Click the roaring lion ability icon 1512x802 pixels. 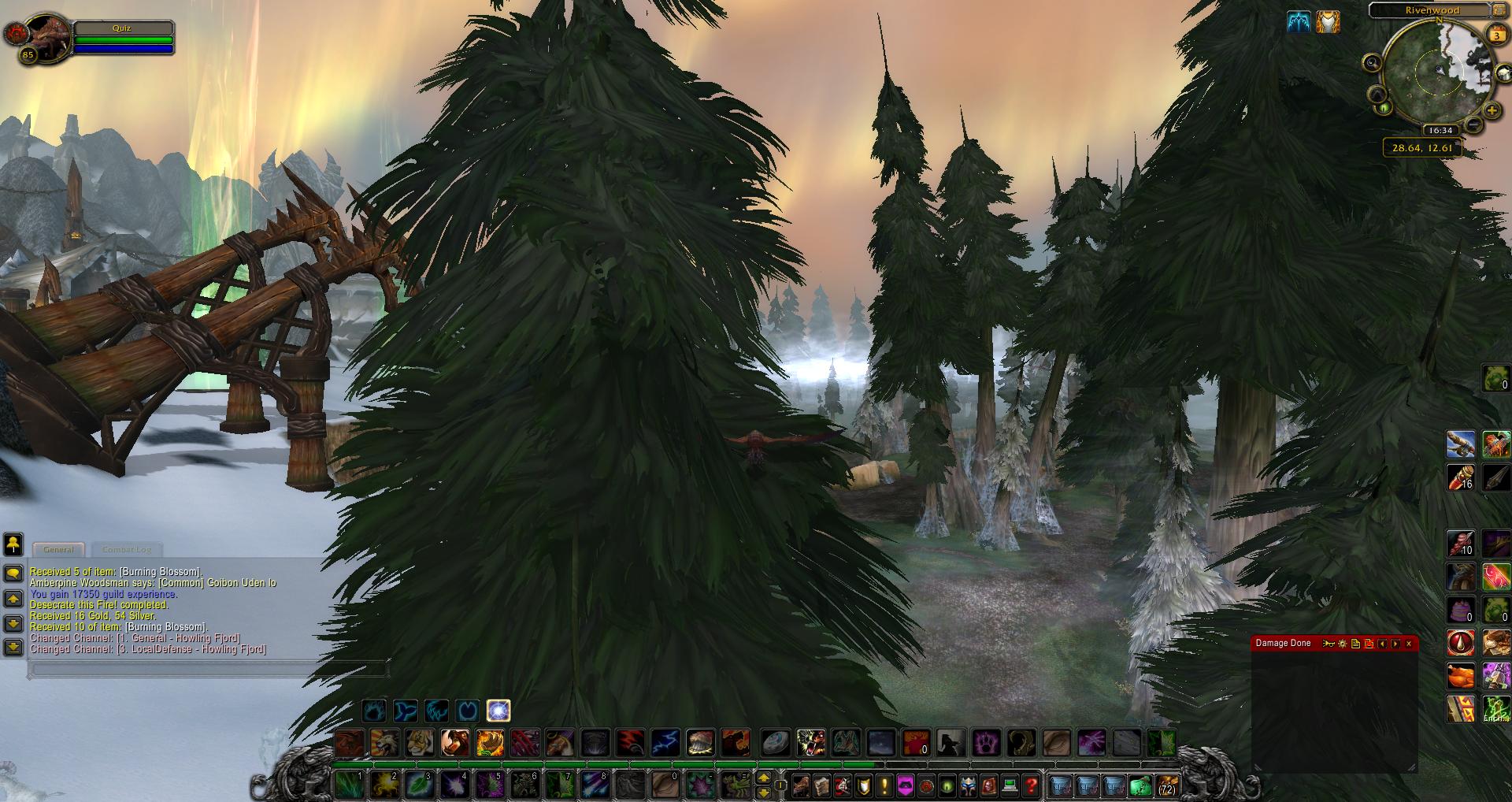click(x=384, y=742)
